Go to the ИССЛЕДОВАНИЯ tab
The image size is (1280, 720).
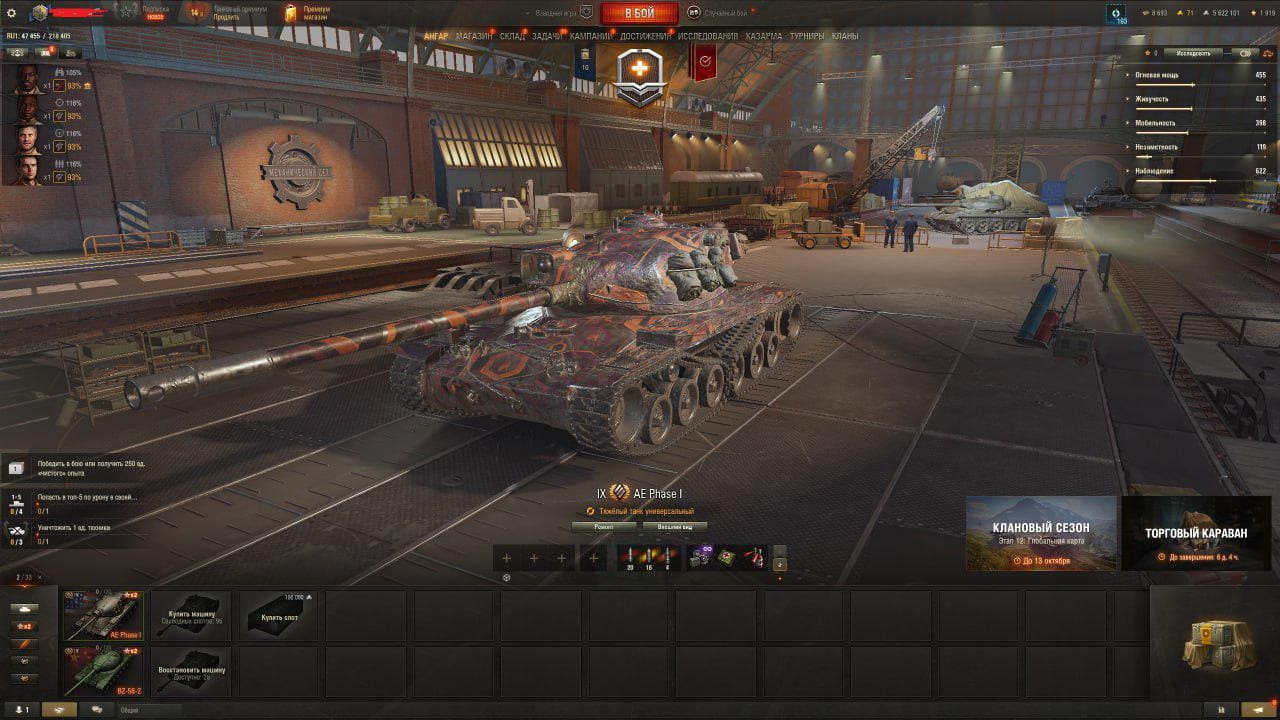coord(707,36)
